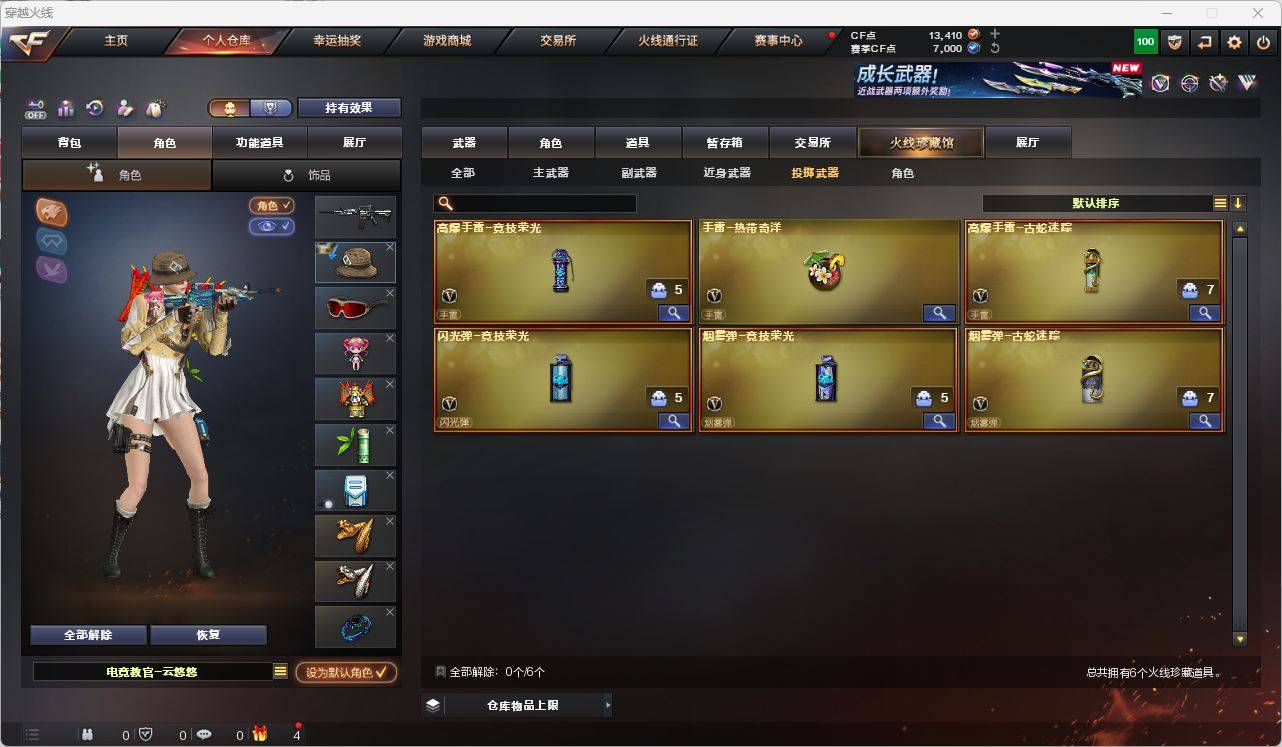This screenshot has height=747, width=1282.
Task: Toggle the eye visibility icon beside the 角色 badge
Action: (273, 227)
